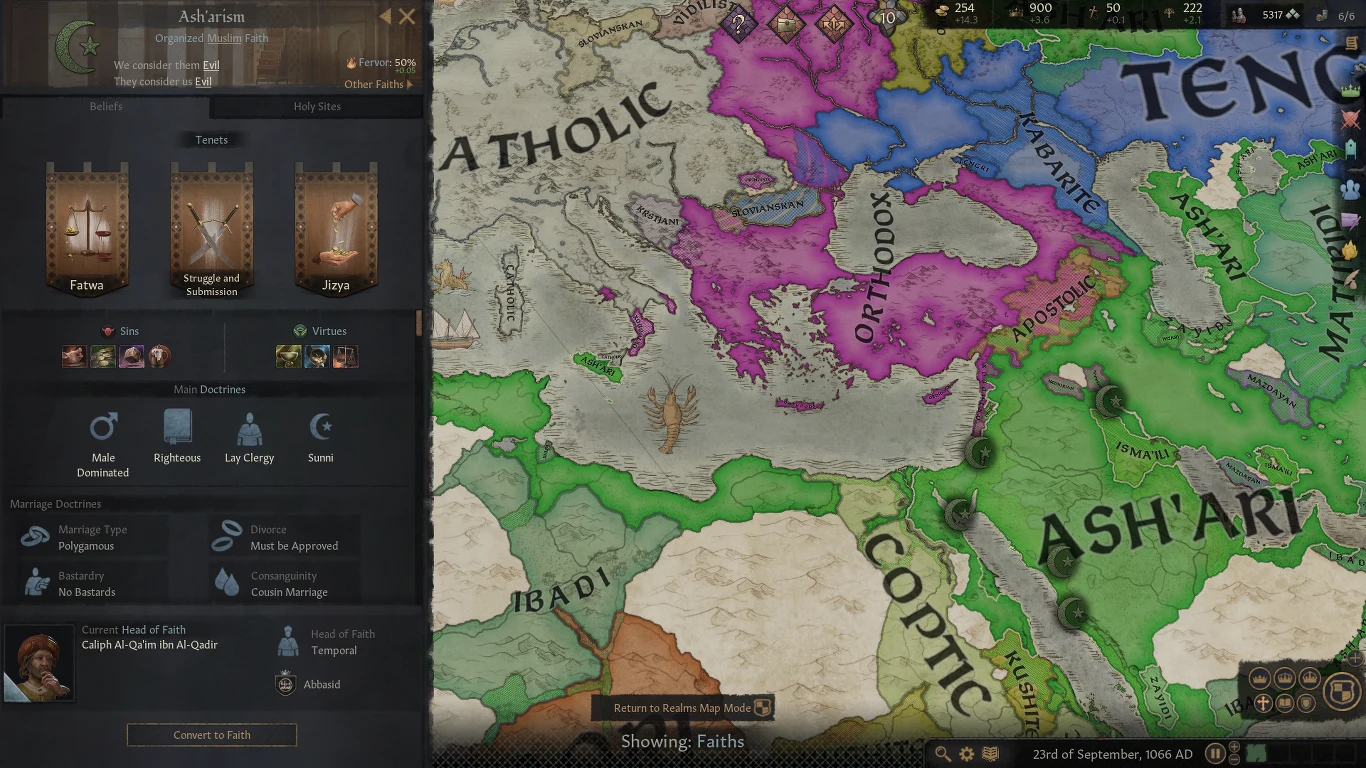Click Return to Realms Map Mode

(684, 707)
